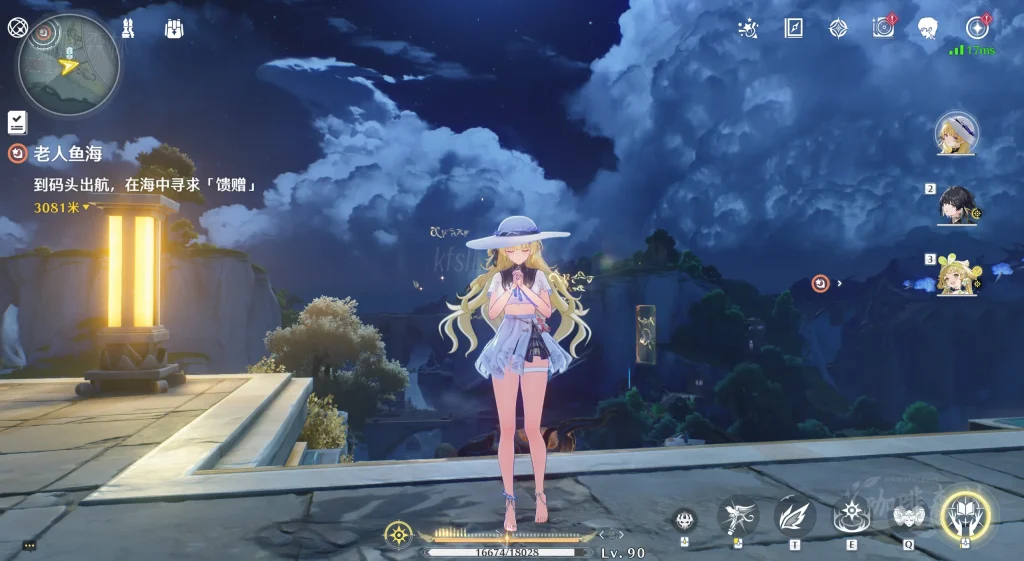Open the circled star icon with red alert
This screenshot has height=561, width=1024.
point(976,28)
